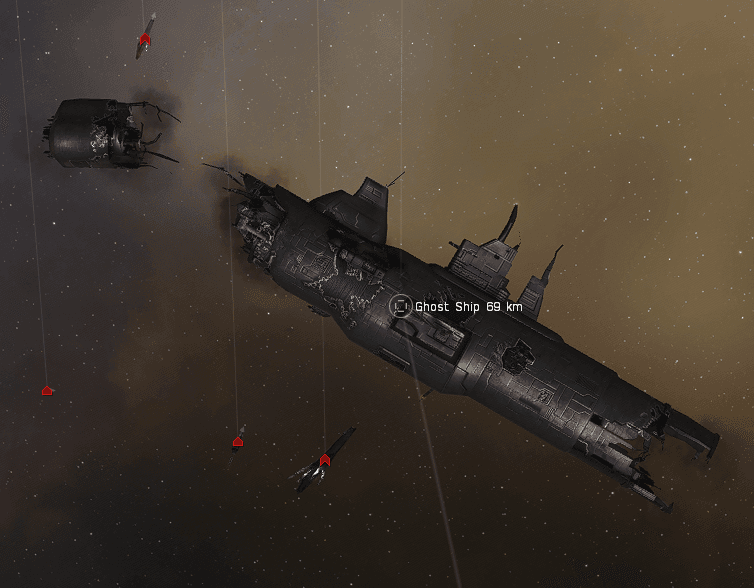Select the Ghost Ship target bracket

[401, 306]
